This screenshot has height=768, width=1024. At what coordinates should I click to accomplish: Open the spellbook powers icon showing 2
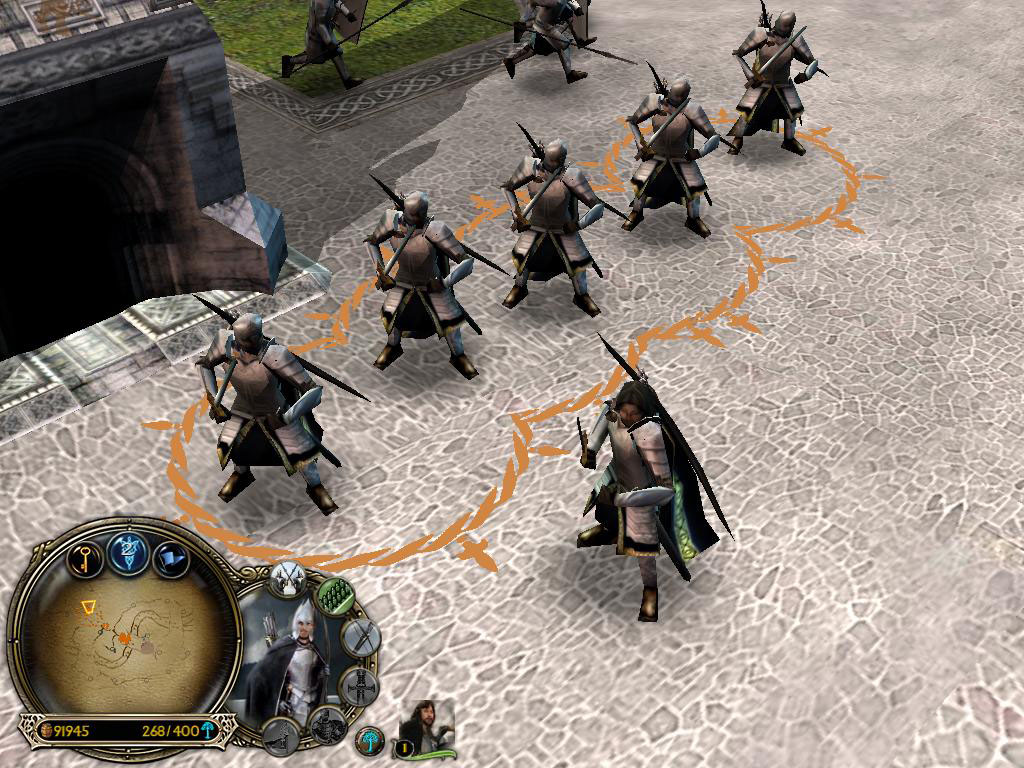pos(128,553)
